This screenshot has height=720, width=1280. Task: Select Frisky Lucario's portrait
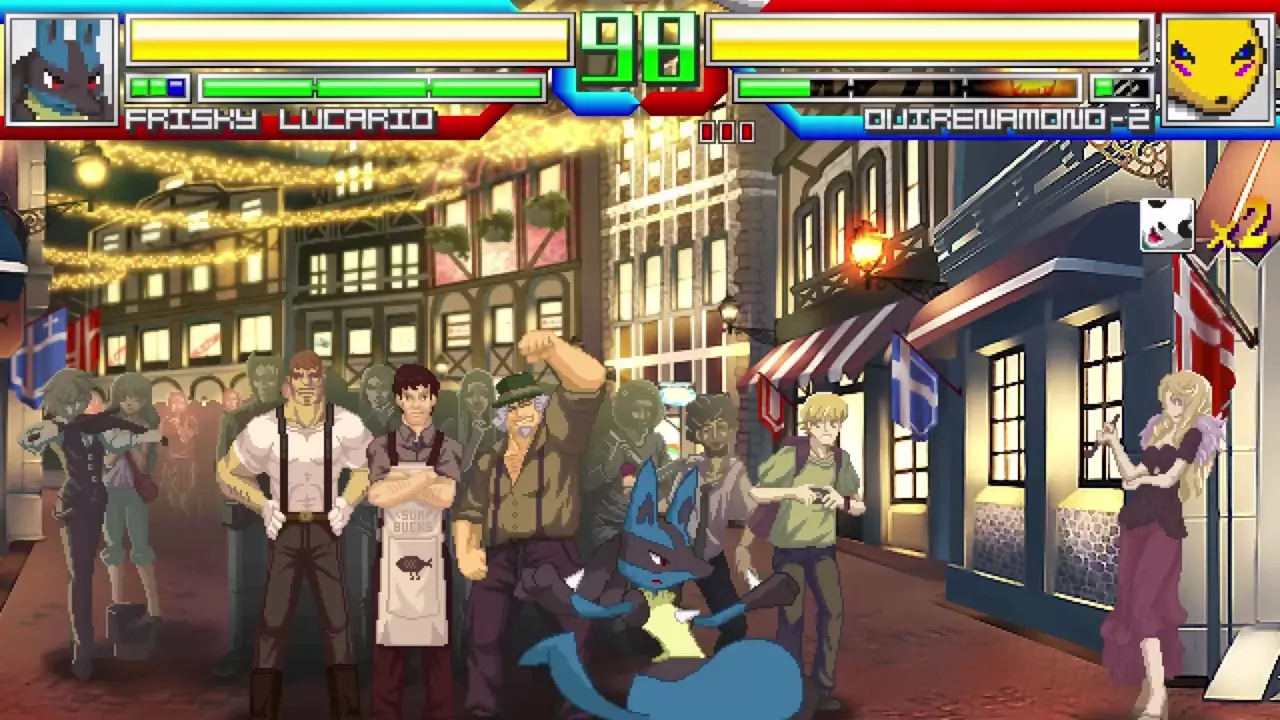coord(62,68)
